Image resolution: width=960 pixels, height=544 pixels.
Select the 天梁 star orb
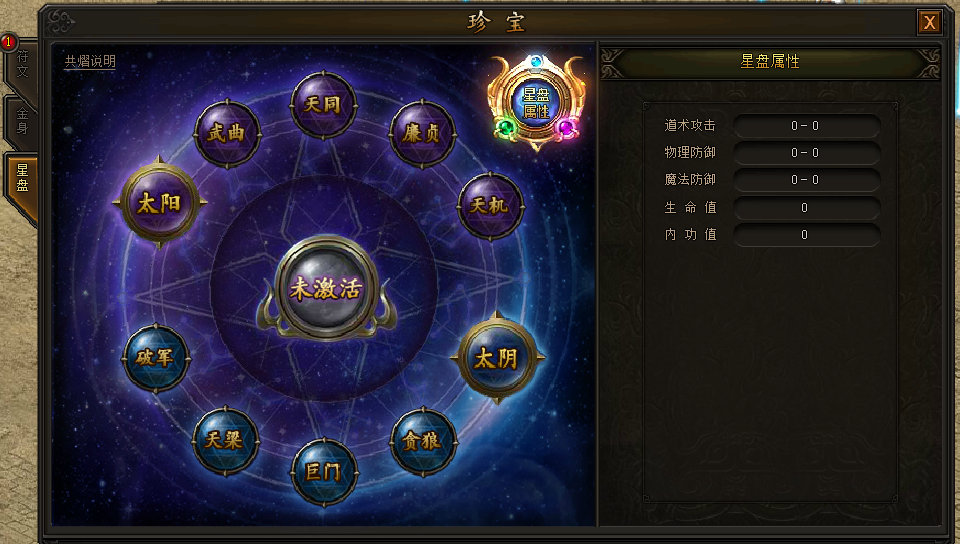[226, 440]
